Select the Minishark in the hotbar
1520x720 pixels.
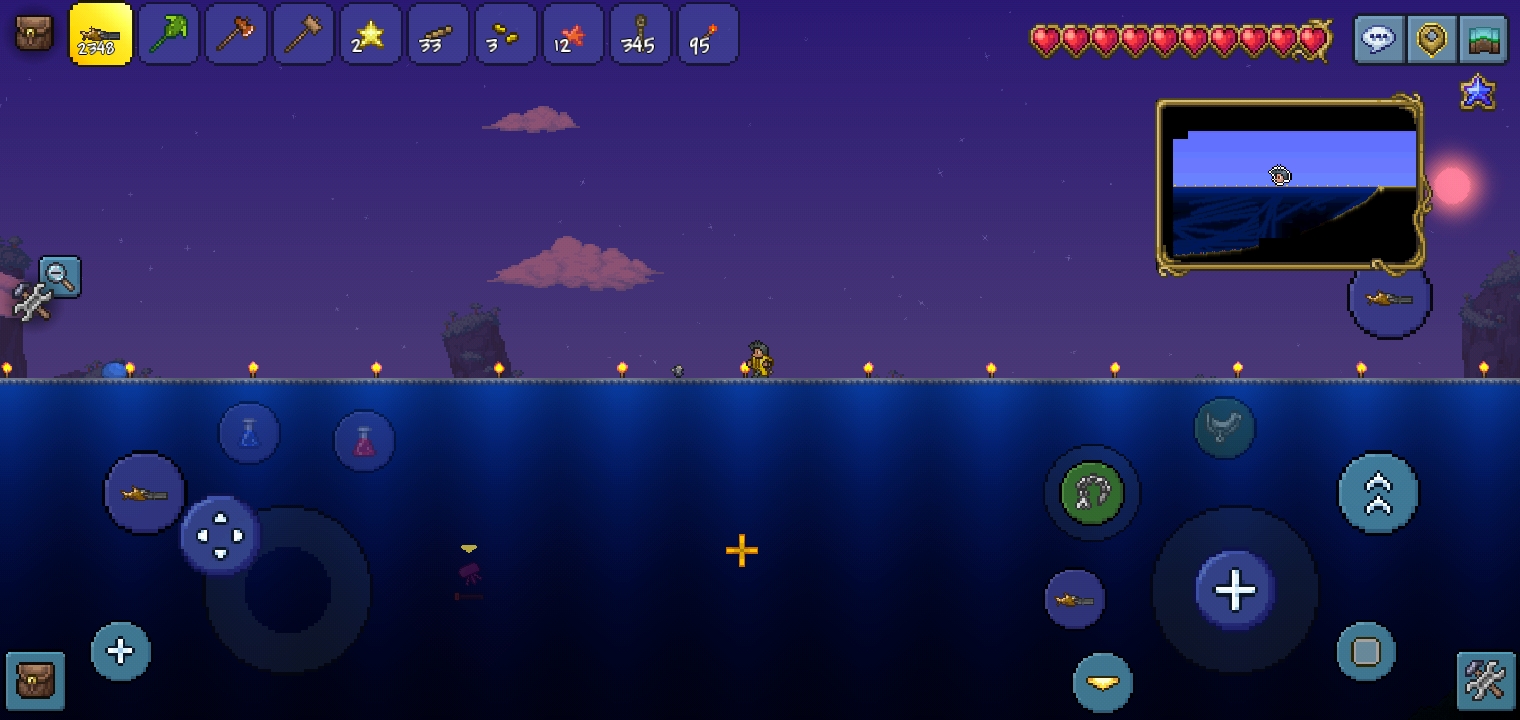click(100, 33)
